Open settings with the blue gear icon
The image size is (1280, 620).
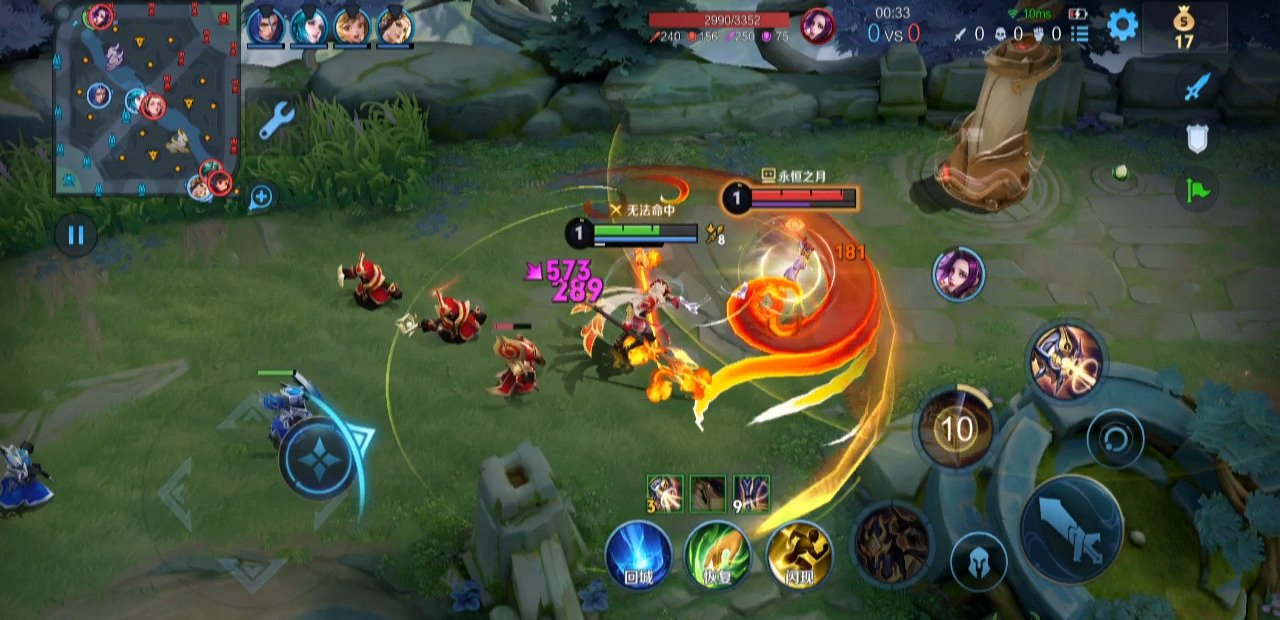1123,25
